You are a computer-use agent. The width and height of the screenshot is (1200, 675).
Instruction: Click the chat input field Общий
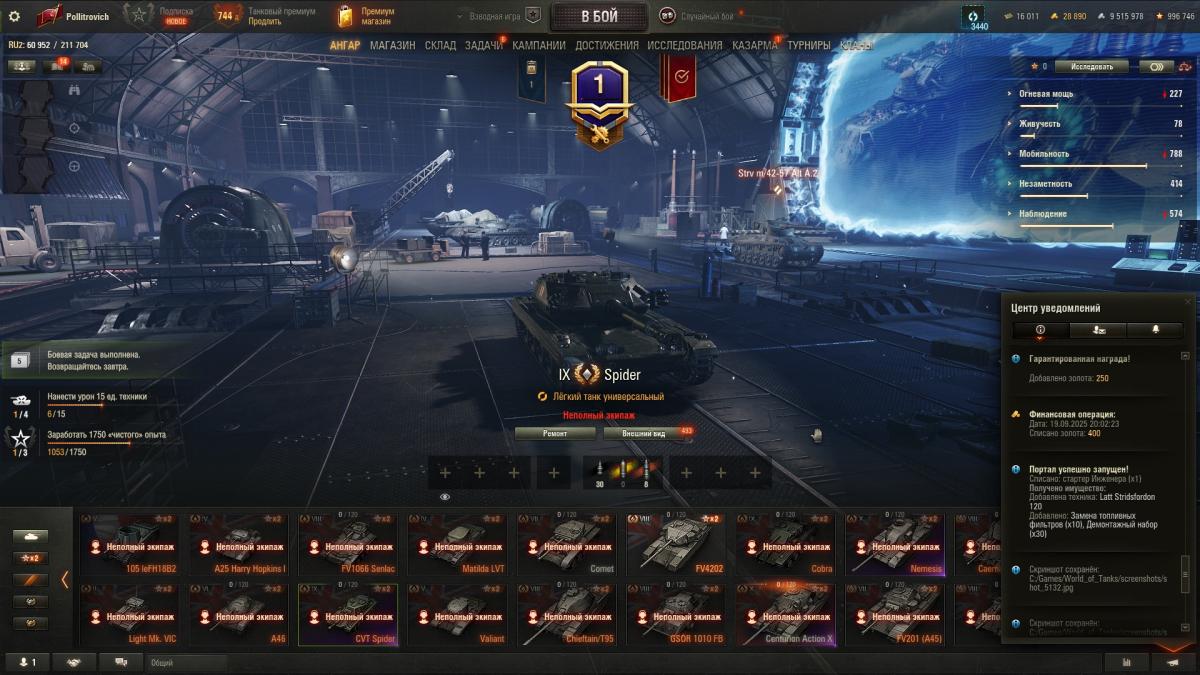[x=185, y=662]
